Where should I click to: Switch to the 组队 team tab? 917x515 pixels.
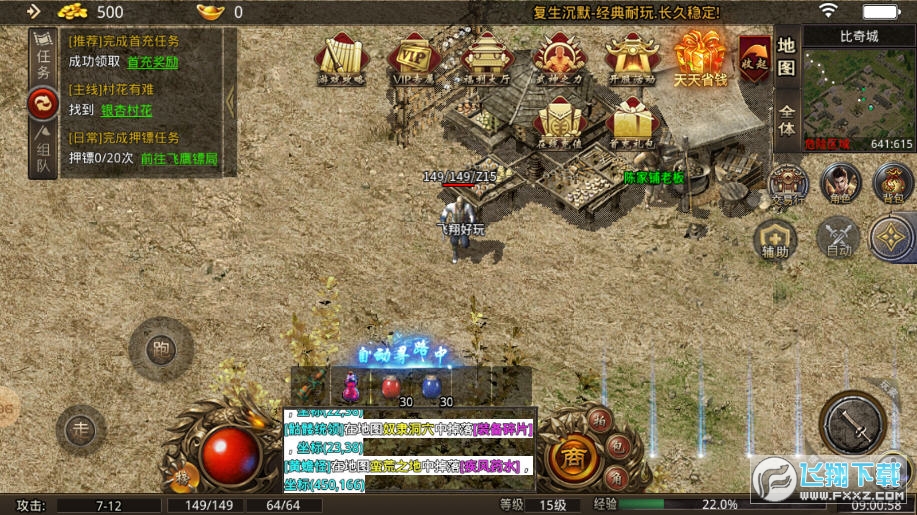[42, 150]
